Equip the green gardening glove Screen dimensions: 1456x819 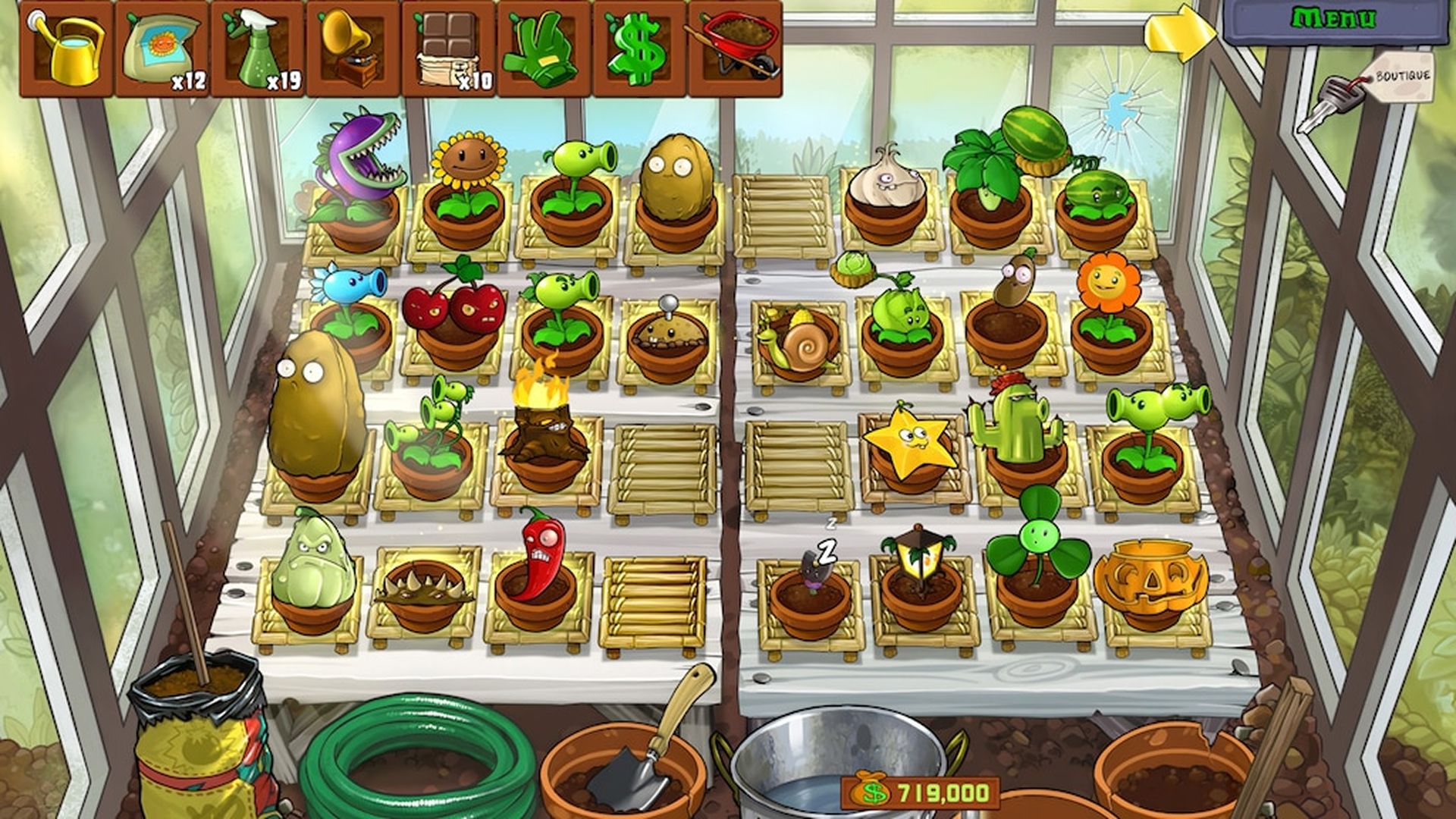click(x=544, y=49)
